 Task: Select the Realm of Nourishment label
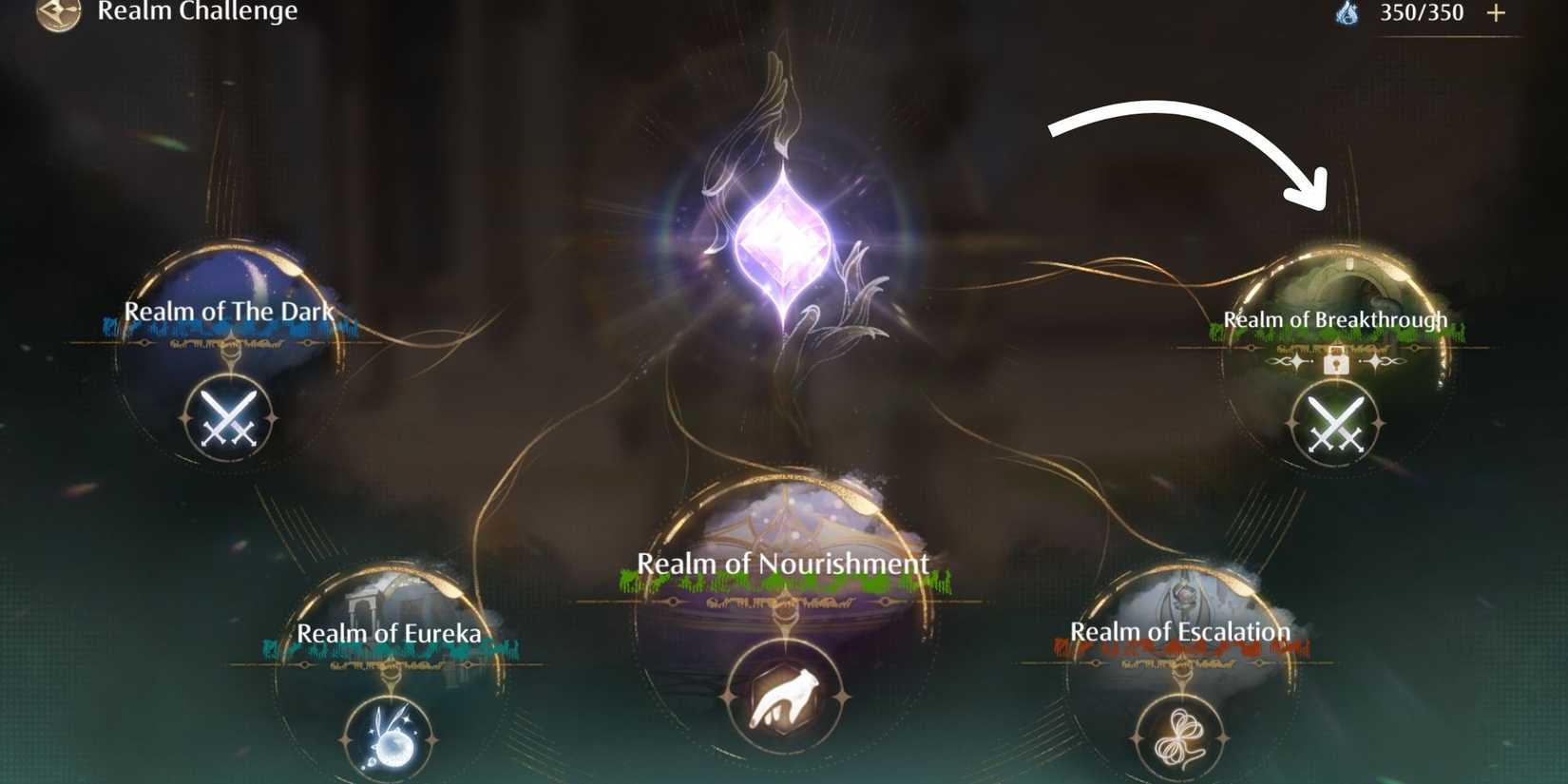pos(781,563)
